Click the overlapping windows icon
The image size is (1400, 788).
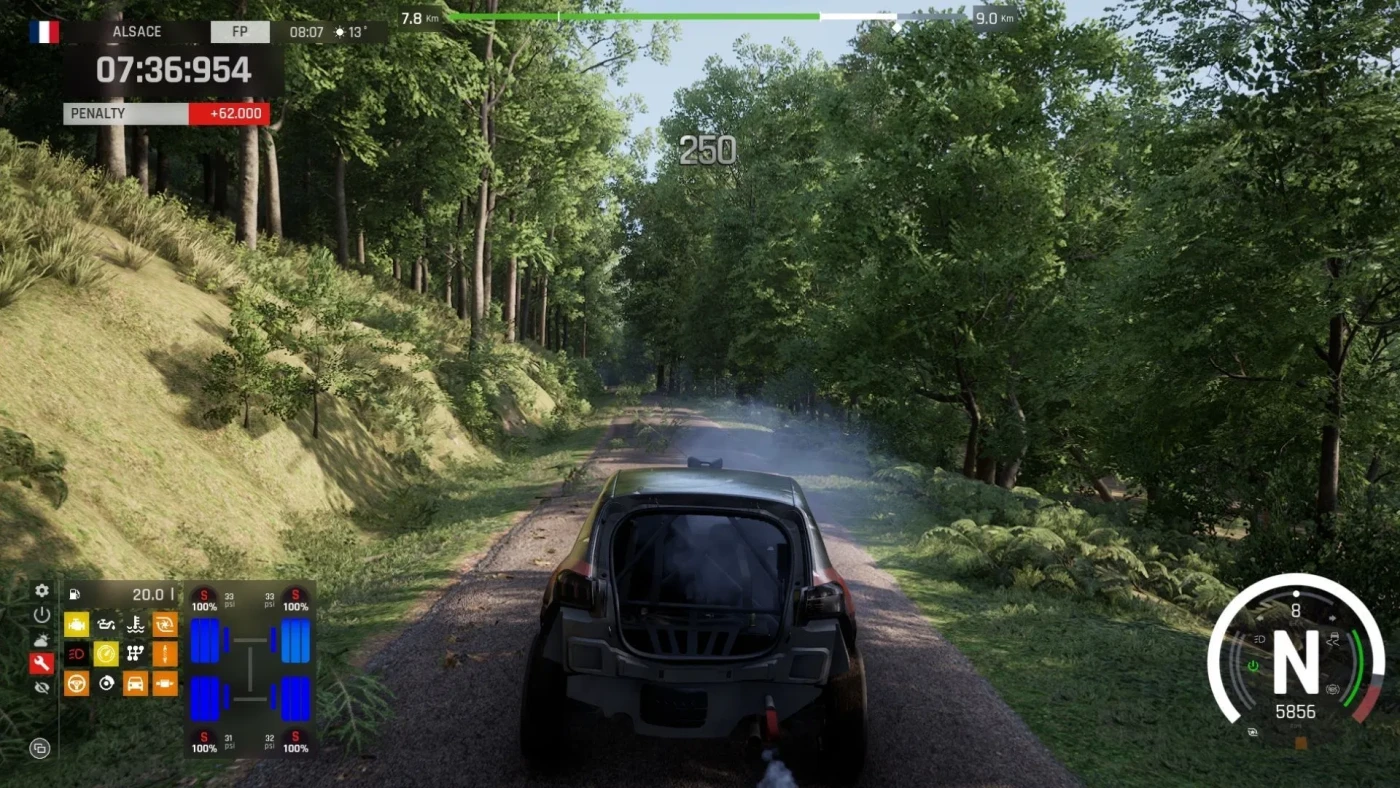[x=40, y=747]
